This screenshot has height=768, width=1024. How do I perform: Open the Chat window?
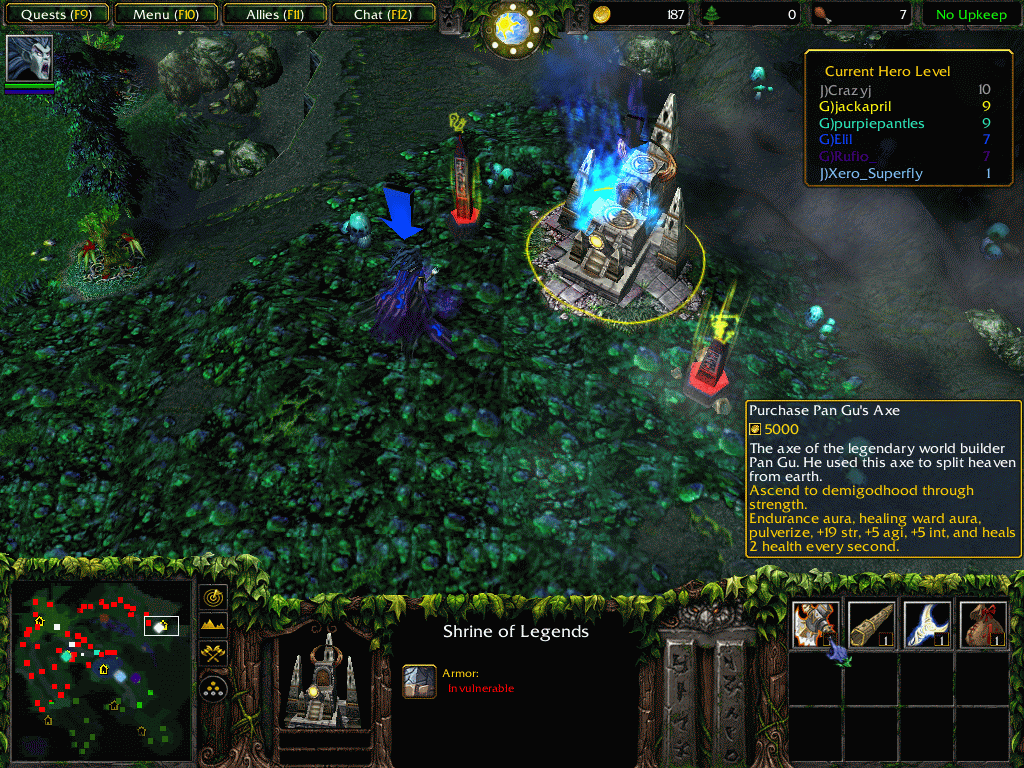(x=381, y=15)
